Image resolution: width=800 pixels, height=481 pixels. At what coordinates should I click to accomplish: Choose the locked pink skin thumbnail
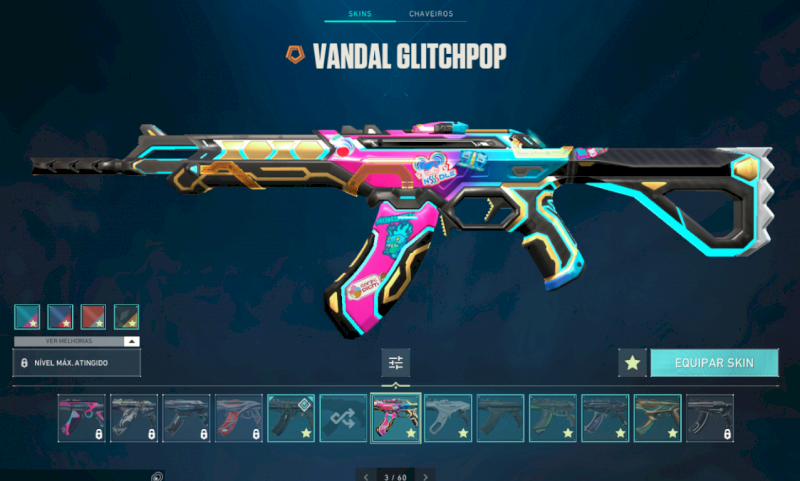(x=81, y=418)
